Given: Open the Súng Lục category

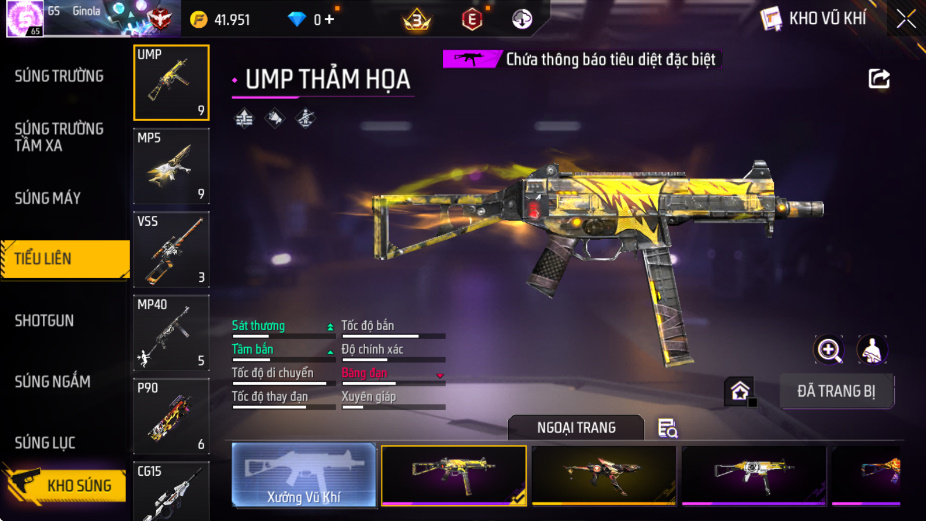Looking at the screenshot, I should pyautogui.click(x=45, y=443).
